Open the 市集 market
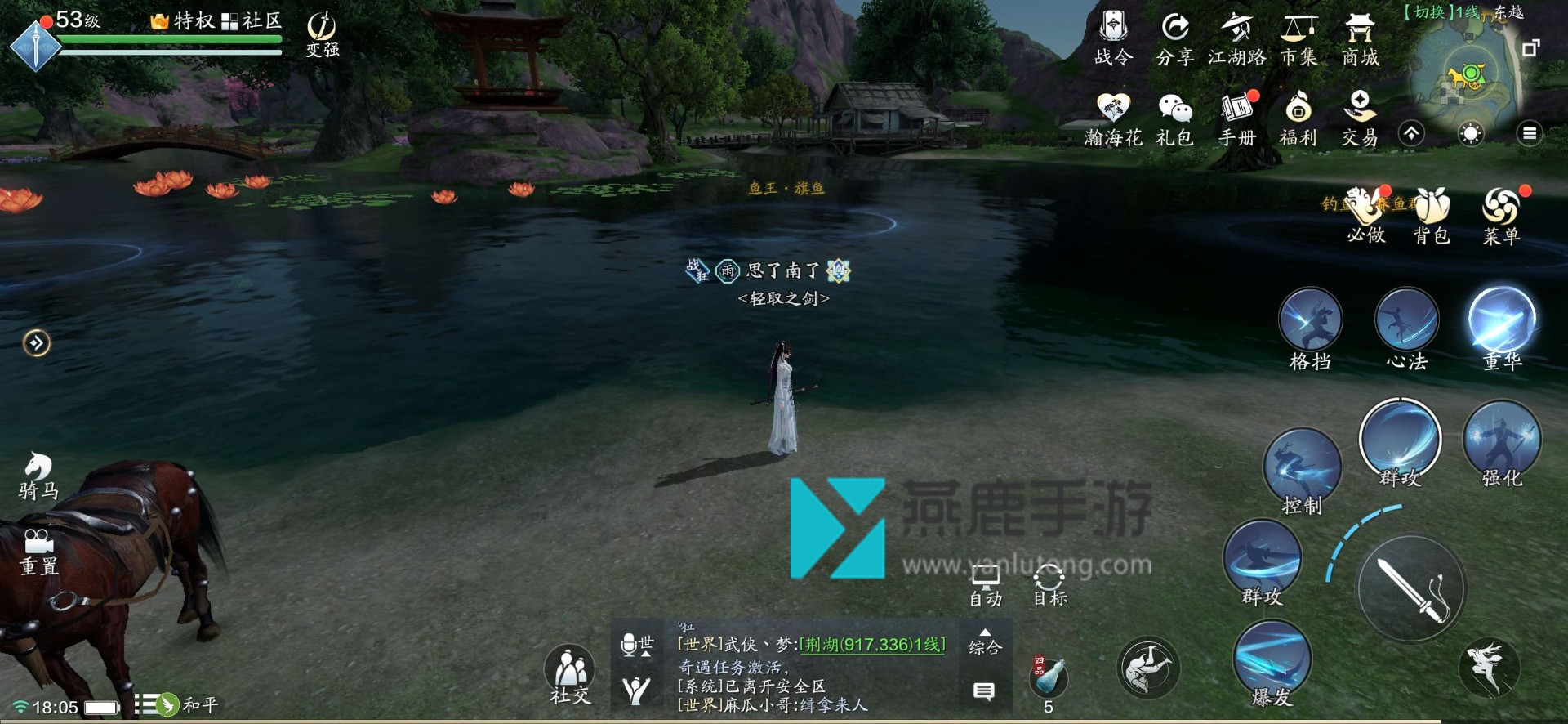Image resolution: width=1568 pixels, height=724 pixels. click(x=1298, y=38)
